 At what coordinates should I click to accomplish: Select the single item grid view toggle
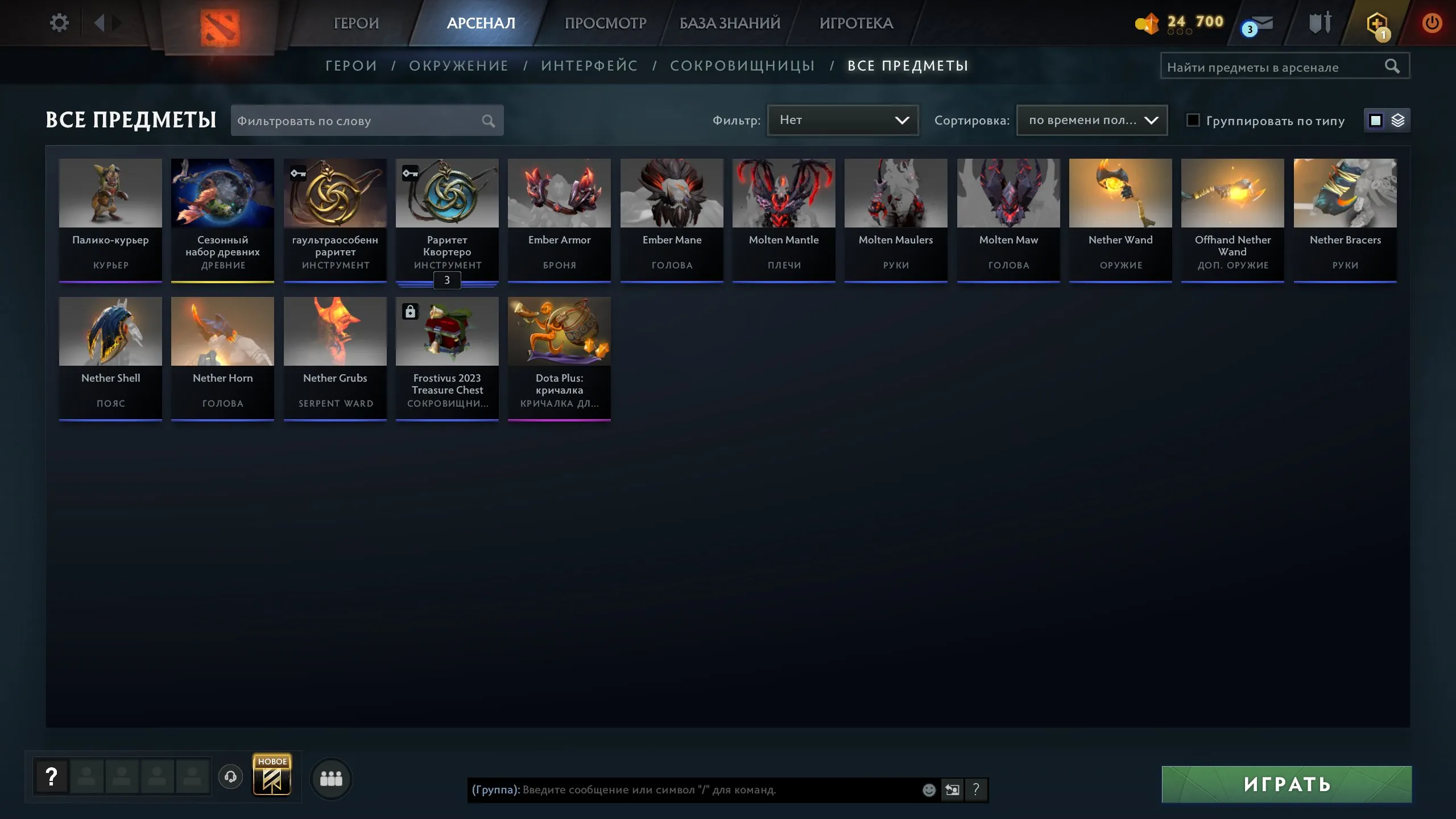[1375, 120]
